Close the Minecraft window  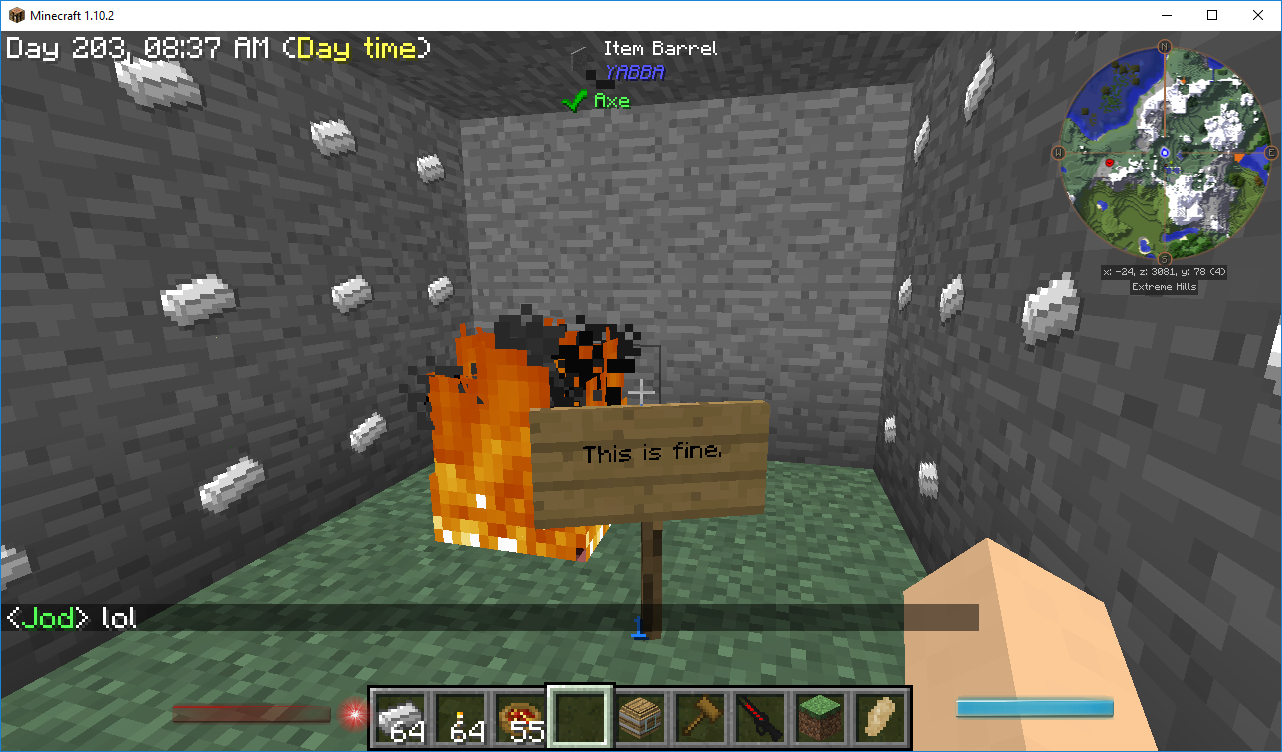click(x=1257, y=15)
